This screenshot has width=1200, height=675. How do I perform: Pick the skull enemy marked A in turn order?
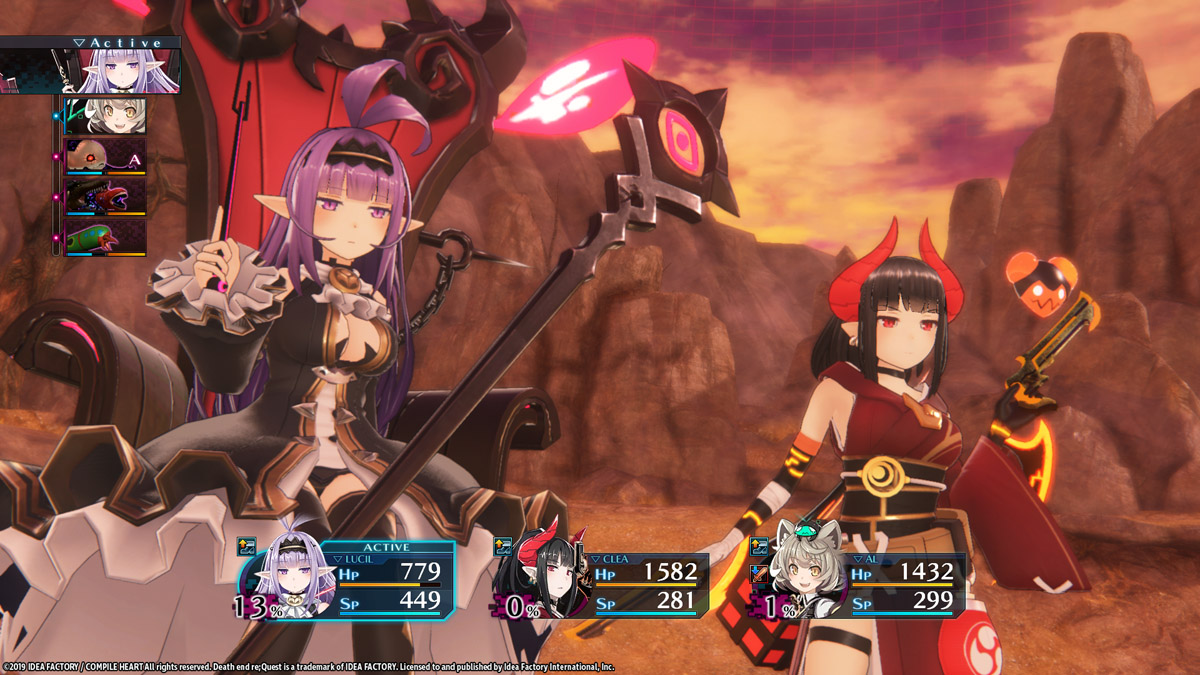click(x=105, y=156)
